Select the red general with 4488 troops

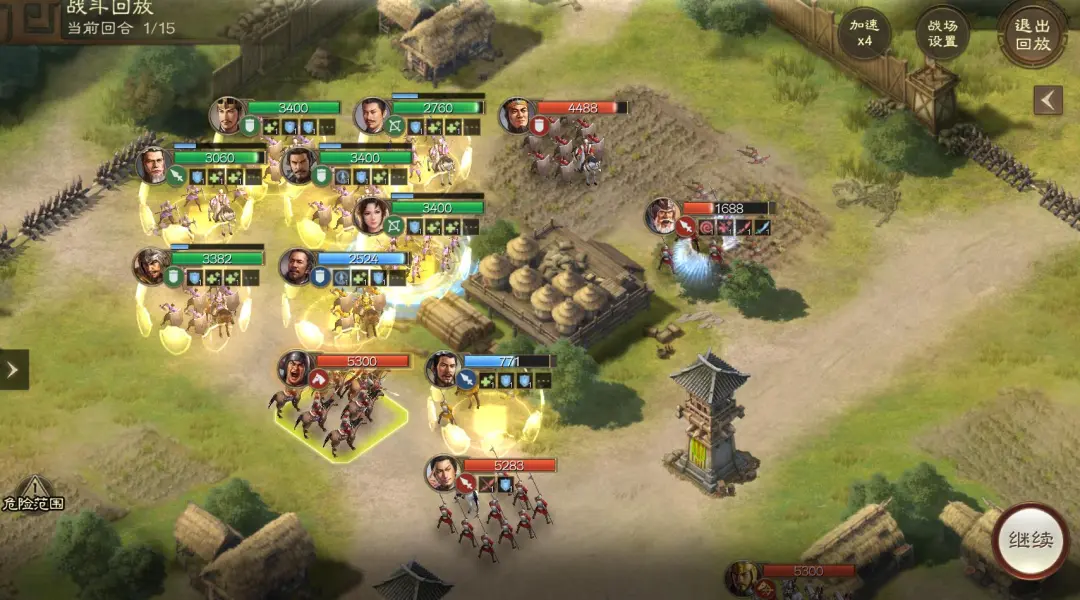point(517,115)
